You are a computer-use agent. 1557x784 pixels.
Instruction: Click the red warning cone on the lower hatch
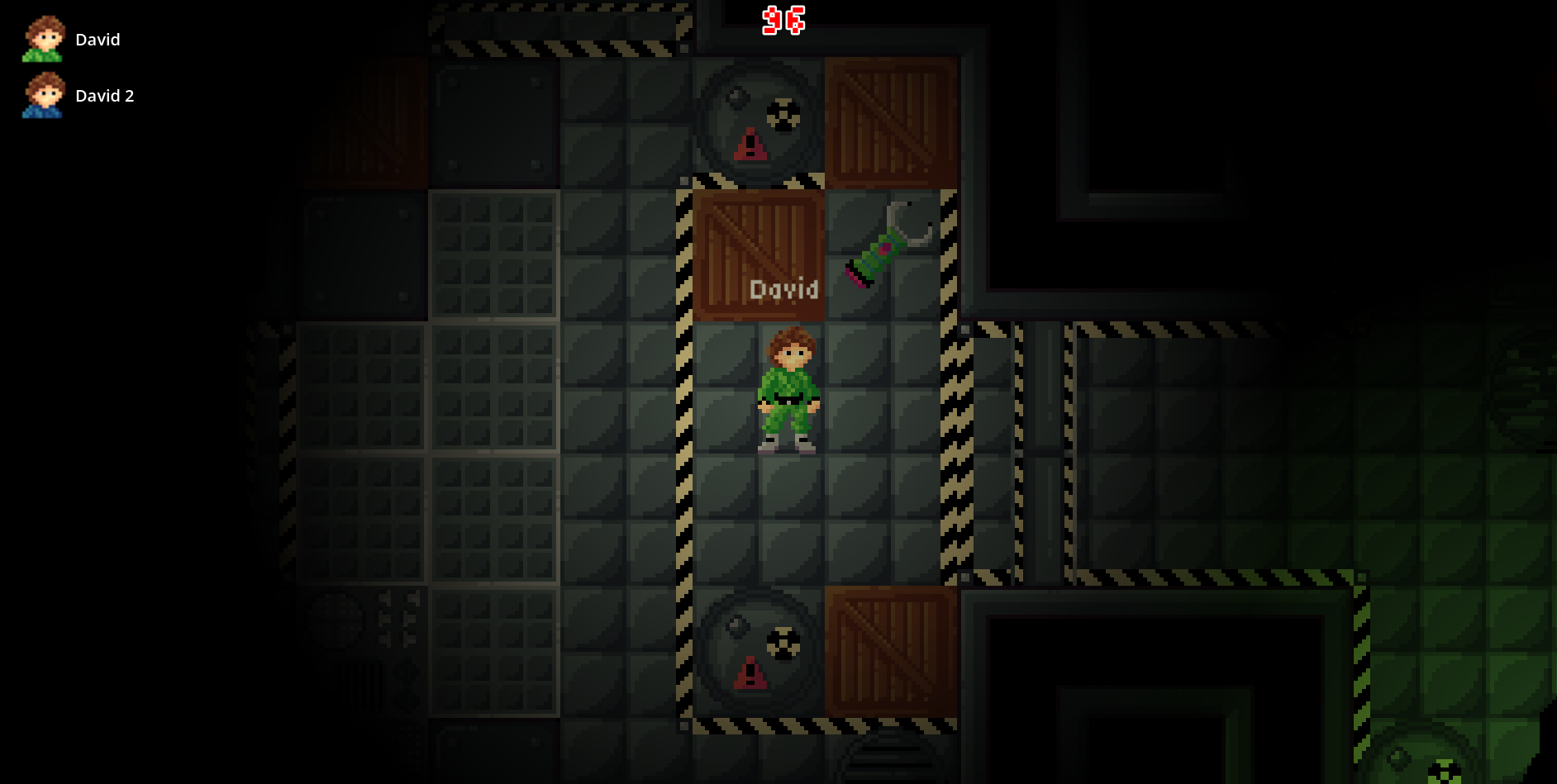pos(750,672)
